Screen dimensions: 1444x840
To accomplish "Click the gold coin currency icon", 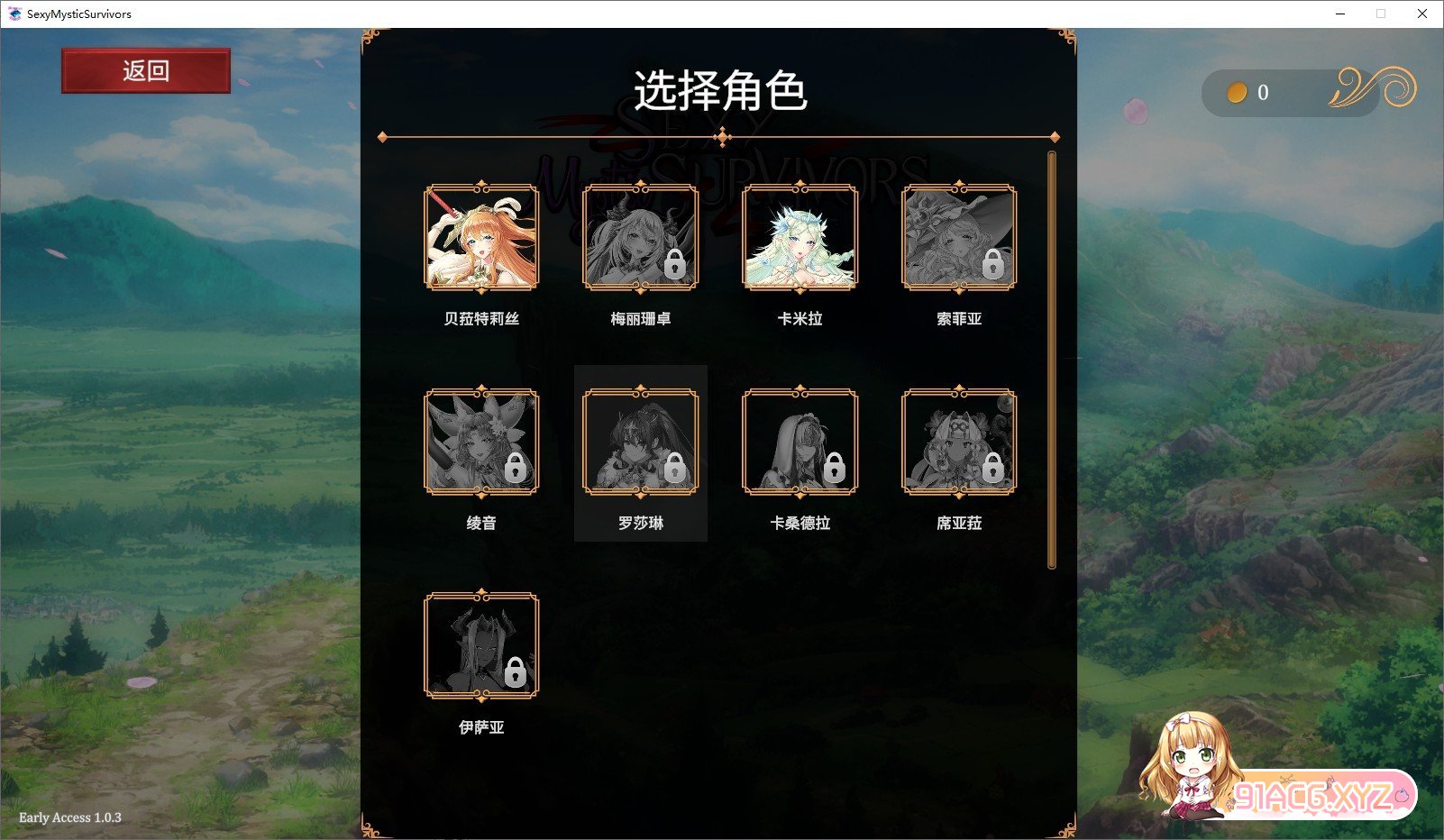I will point(1238,93).
